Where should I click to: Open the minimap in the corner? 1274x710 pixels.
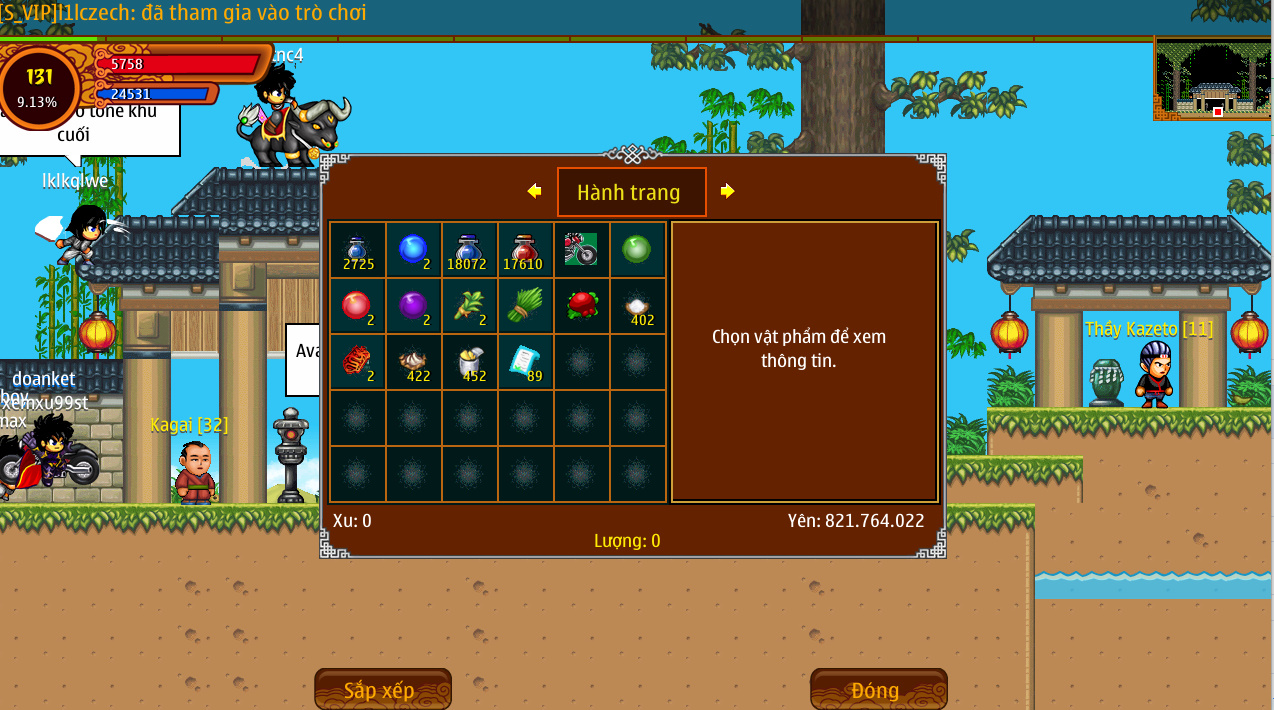[x=1213, y=78]
